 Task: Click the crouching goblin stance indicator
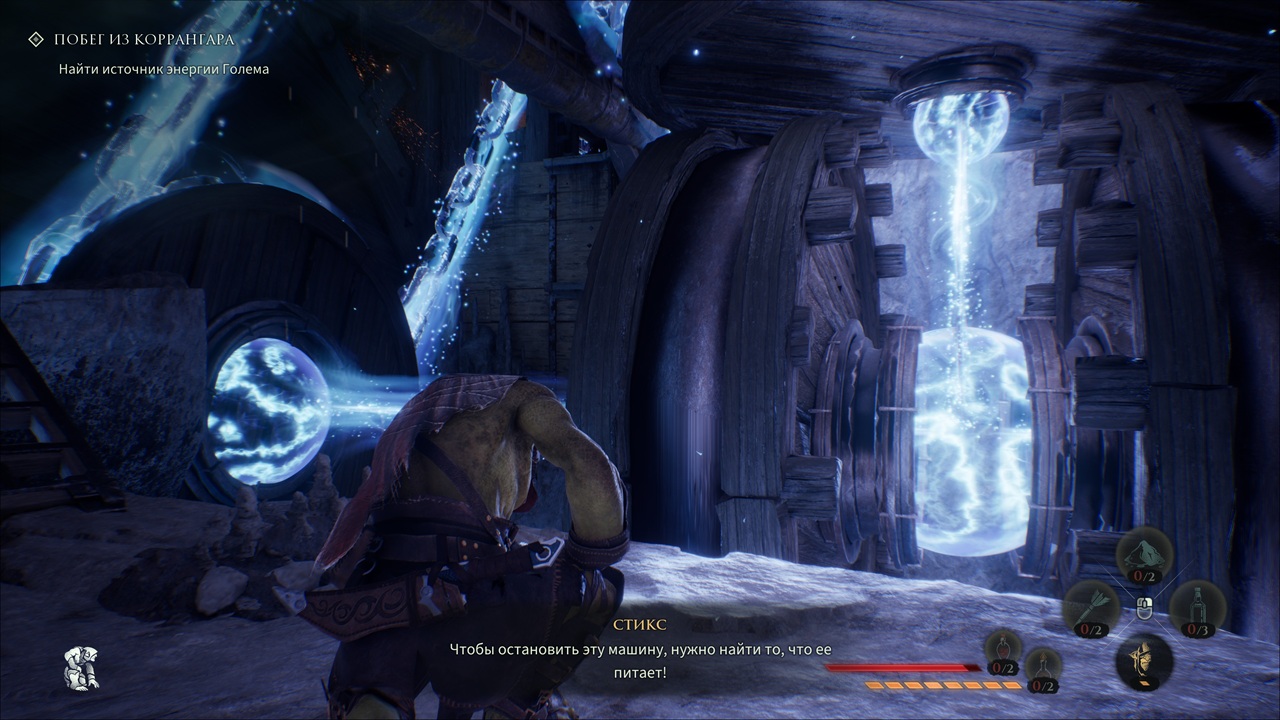pyautogui.click(x=80, y=667)
